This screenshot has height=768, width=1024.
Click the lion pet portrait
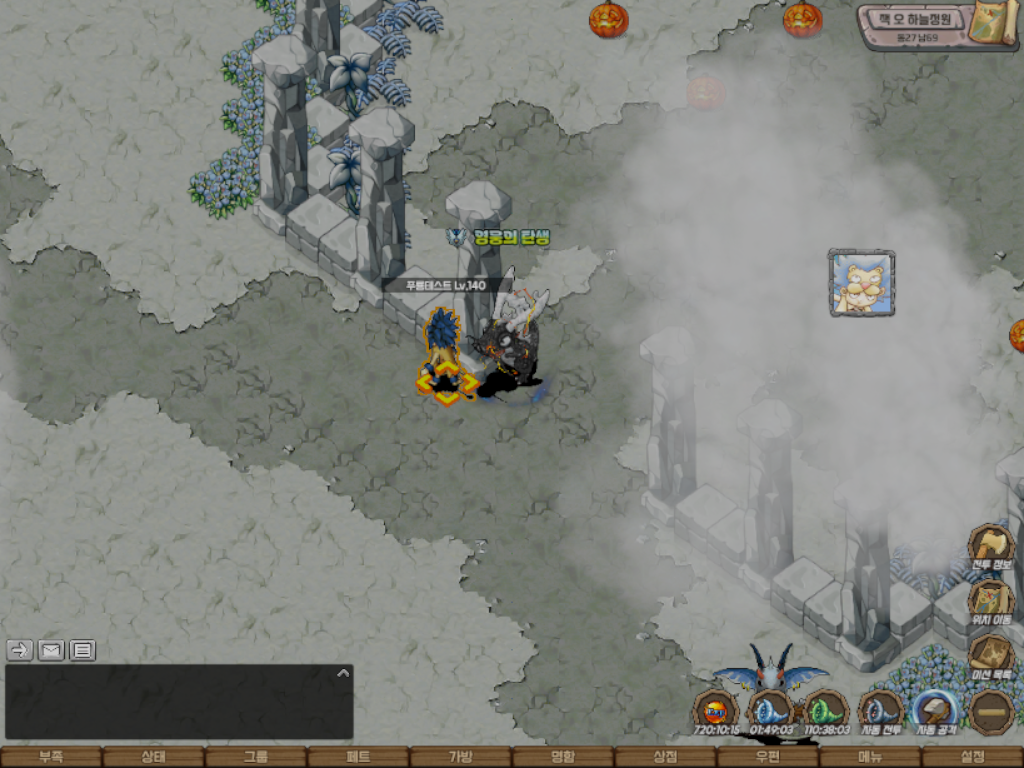pyautogui.click(x=861, y=283)
